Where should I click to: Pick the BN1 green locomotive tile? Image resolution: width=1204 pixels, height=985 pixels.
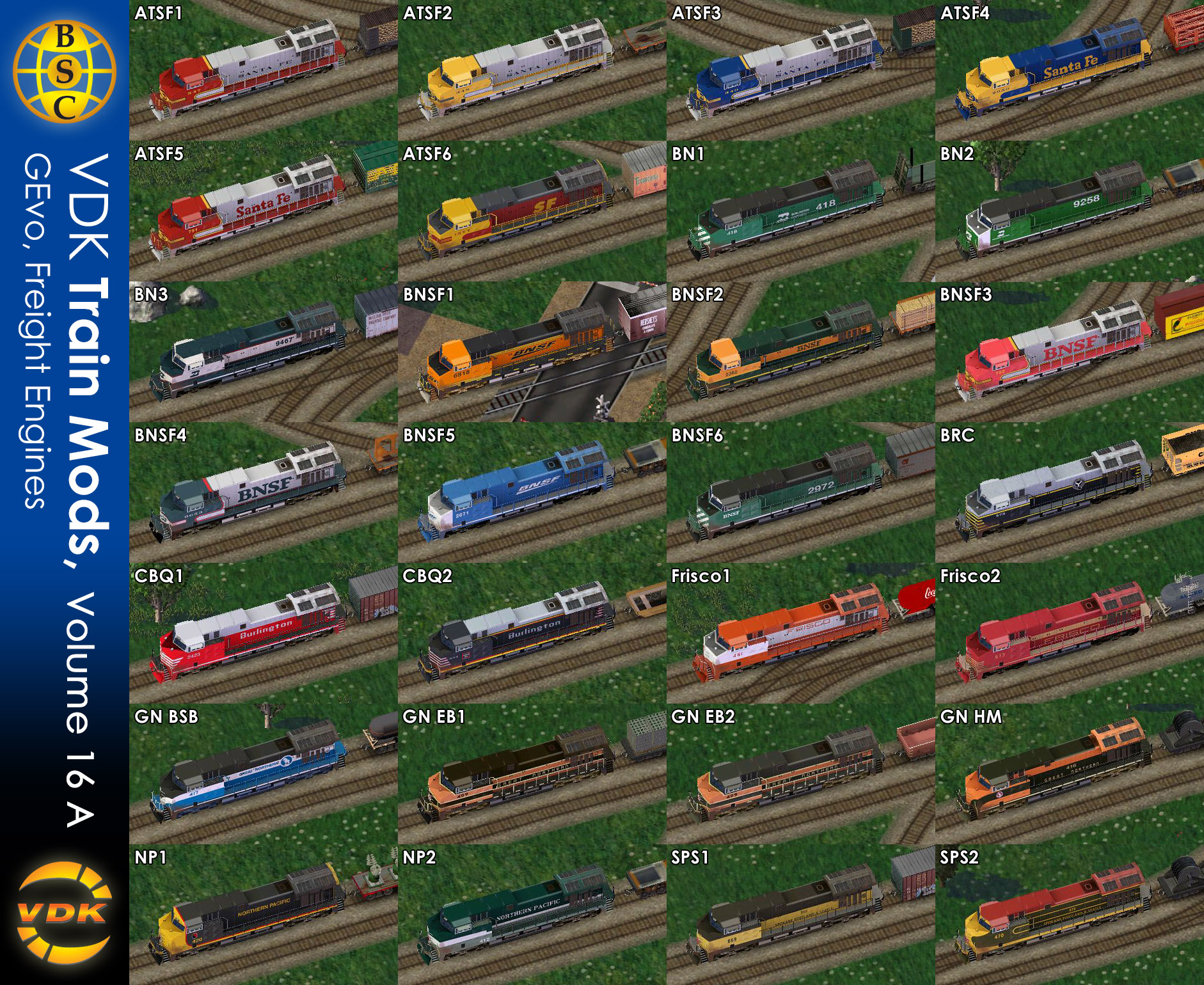tap(800, 211)
